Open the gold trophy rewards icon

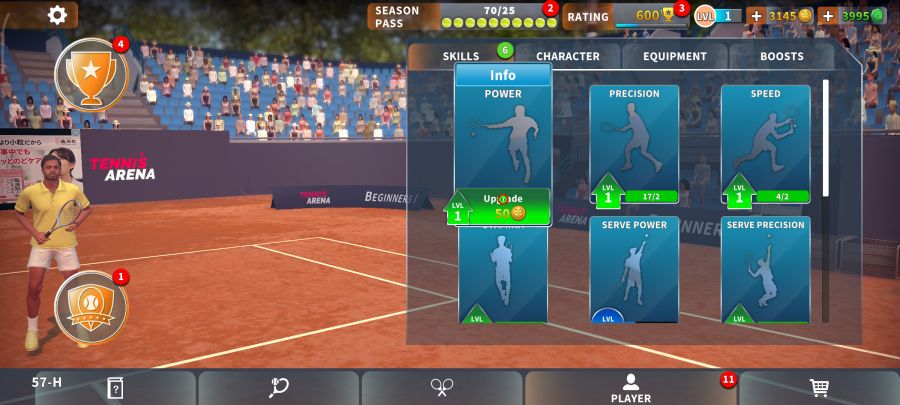tap(91, 74)
